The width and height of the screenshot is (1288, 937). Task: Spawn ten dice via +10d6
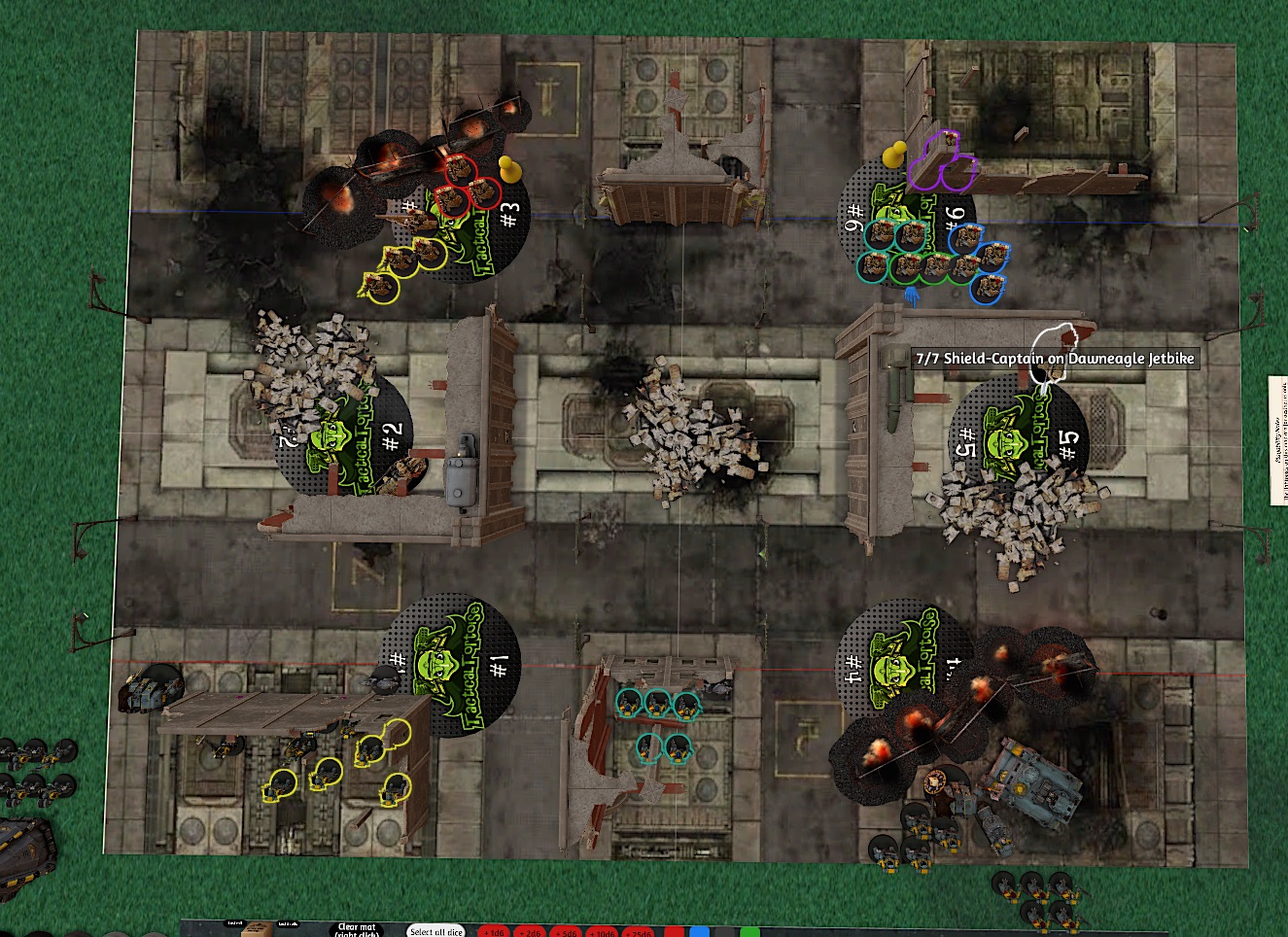pos(603,932)
